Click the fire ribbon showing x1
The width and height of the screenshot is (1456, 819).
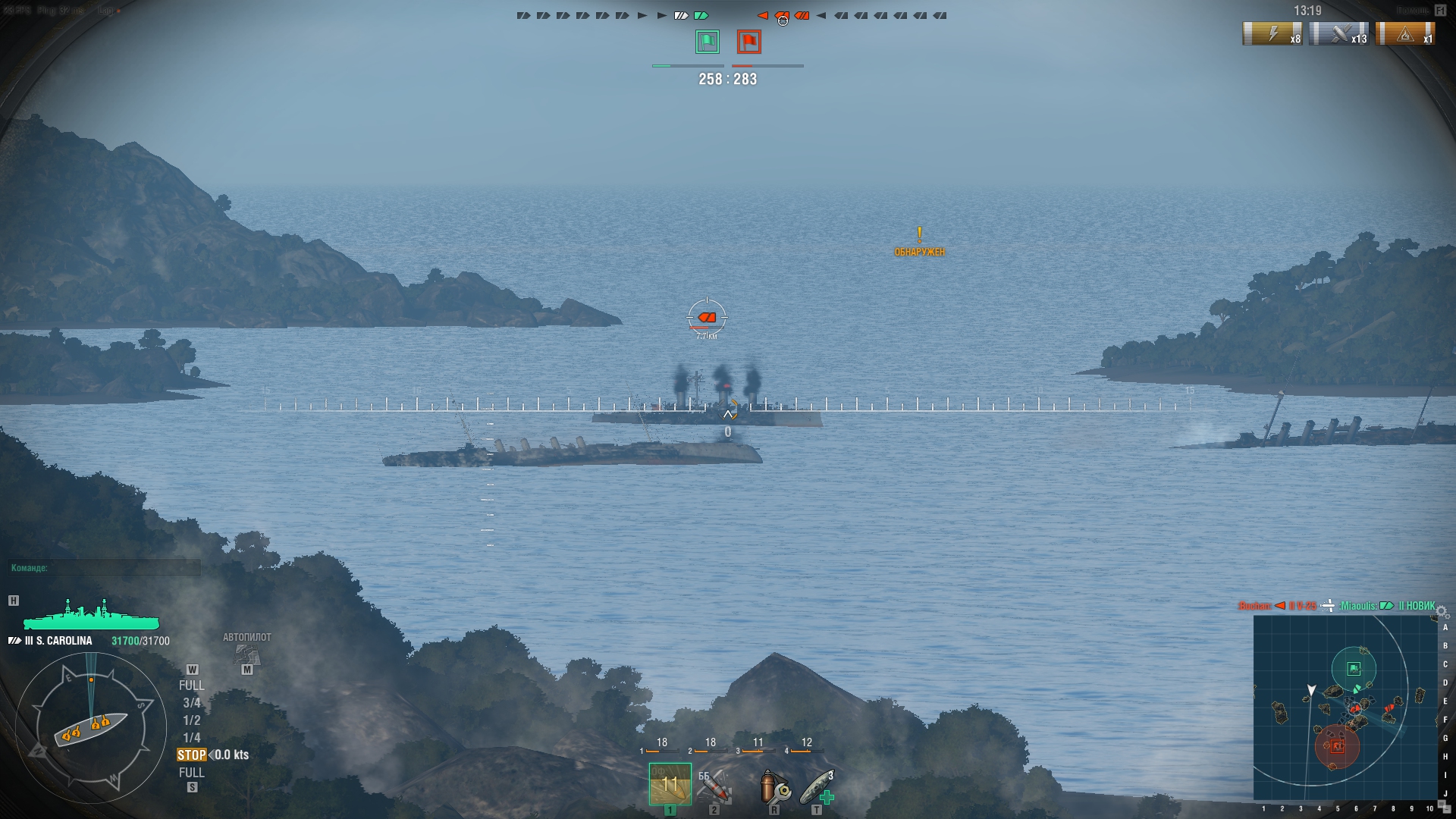coord(1407,34)
